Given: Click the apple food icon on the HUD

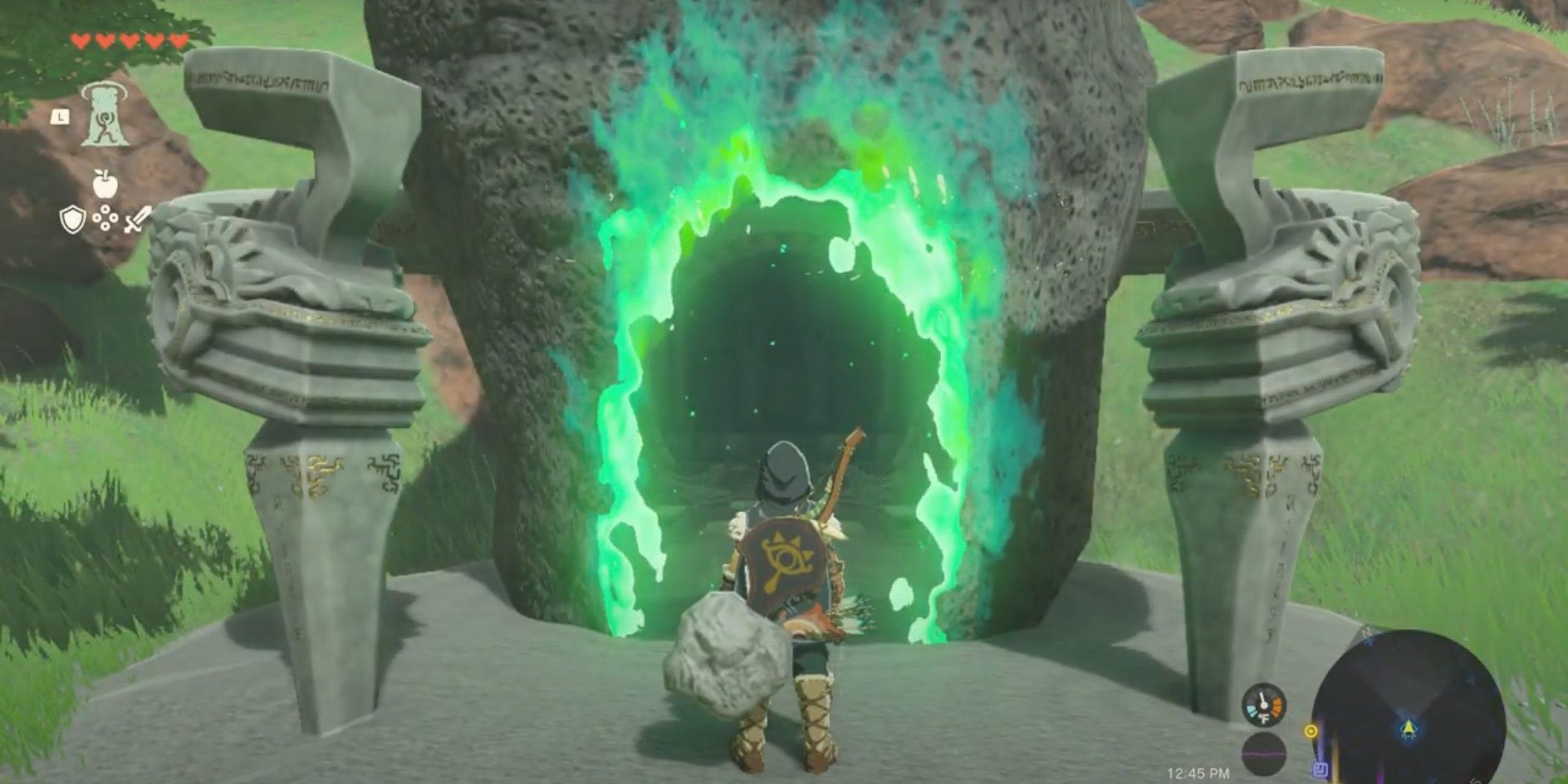Looking at the screenshot, I should click(x=104, y=183).
